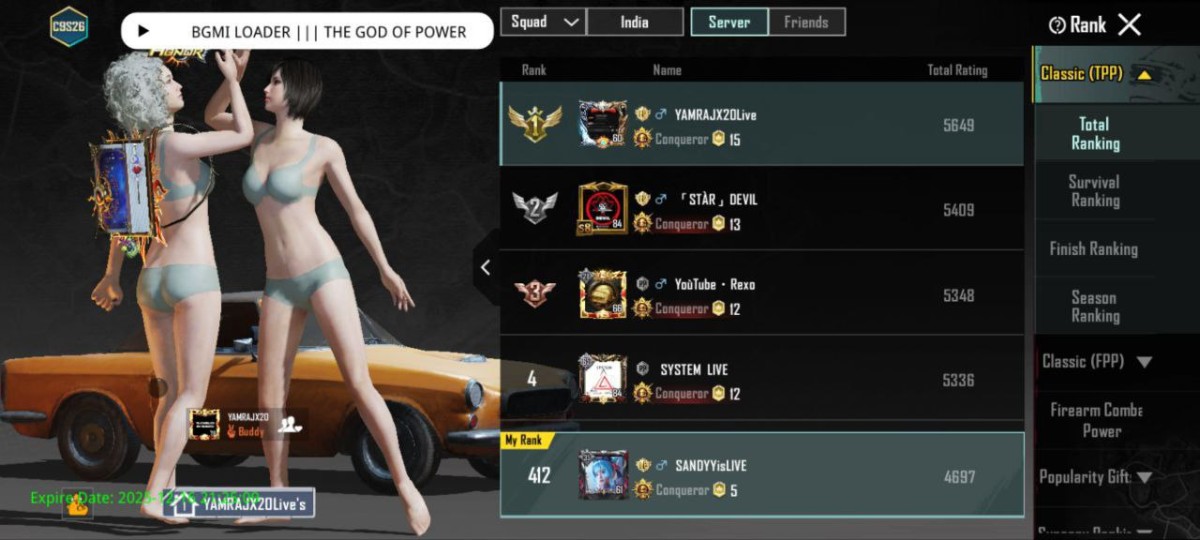Select Total Ranking

tap(1094, 134)
